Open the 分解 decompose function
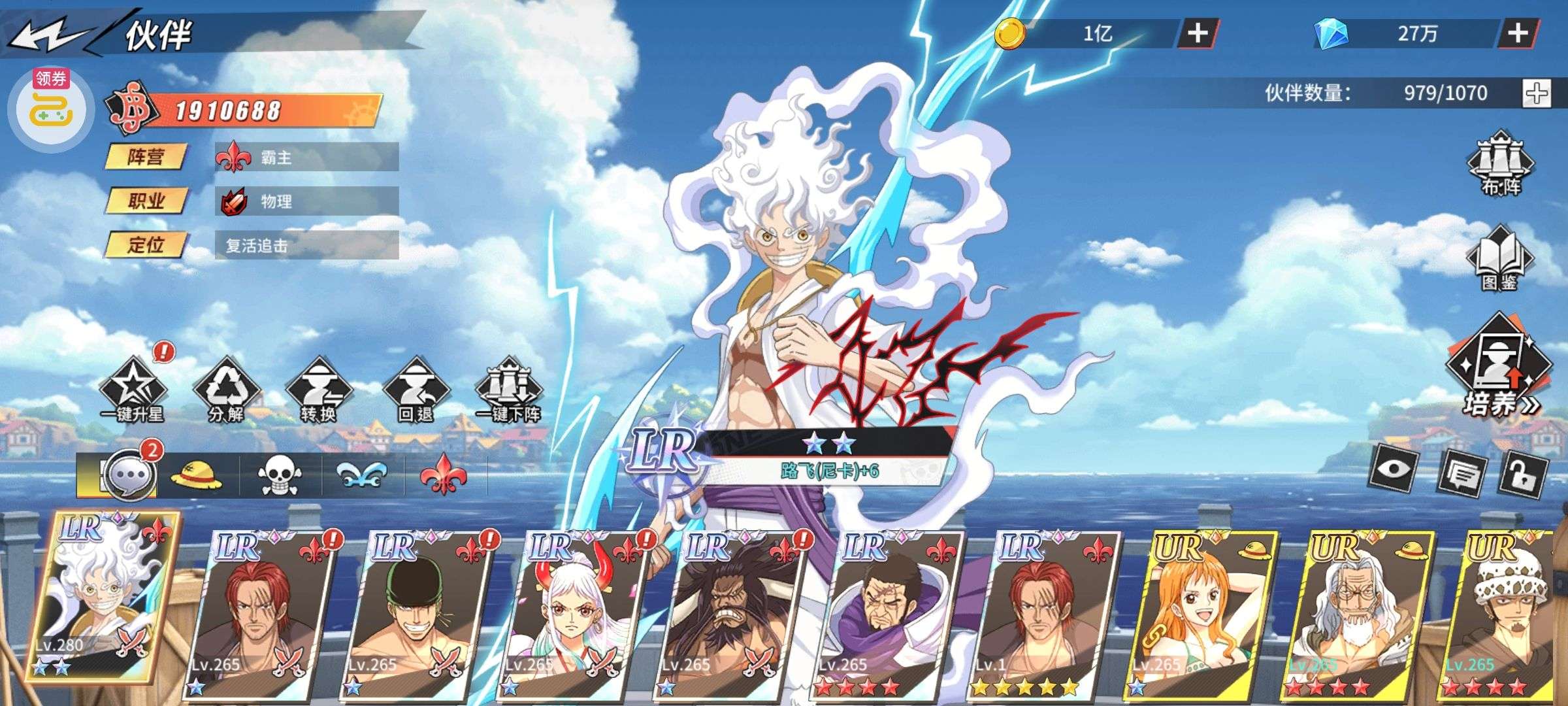Image resolution: width=1568 pixels, height=706 pixels. [x=226, y=390]
